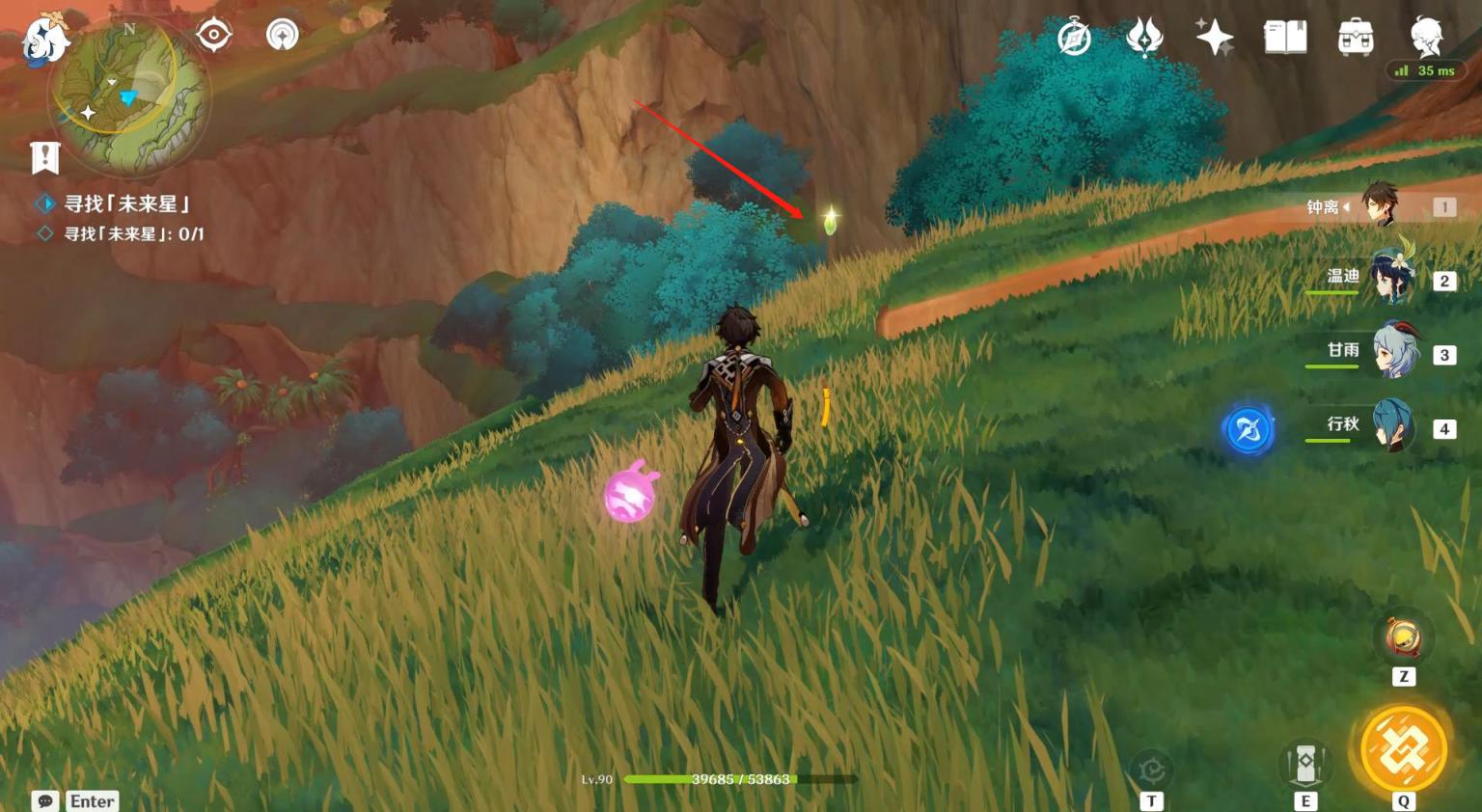Activate the blue glowing orb skill icon
The height and width of the screenshot is (812, 1482).
tap(1248, 429)
